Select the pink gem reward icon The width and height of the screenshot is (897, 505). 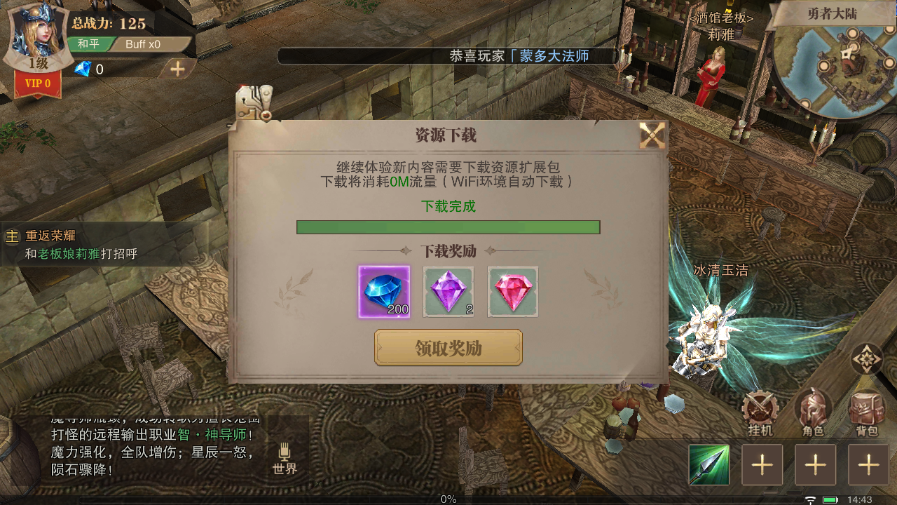[513, 291]
